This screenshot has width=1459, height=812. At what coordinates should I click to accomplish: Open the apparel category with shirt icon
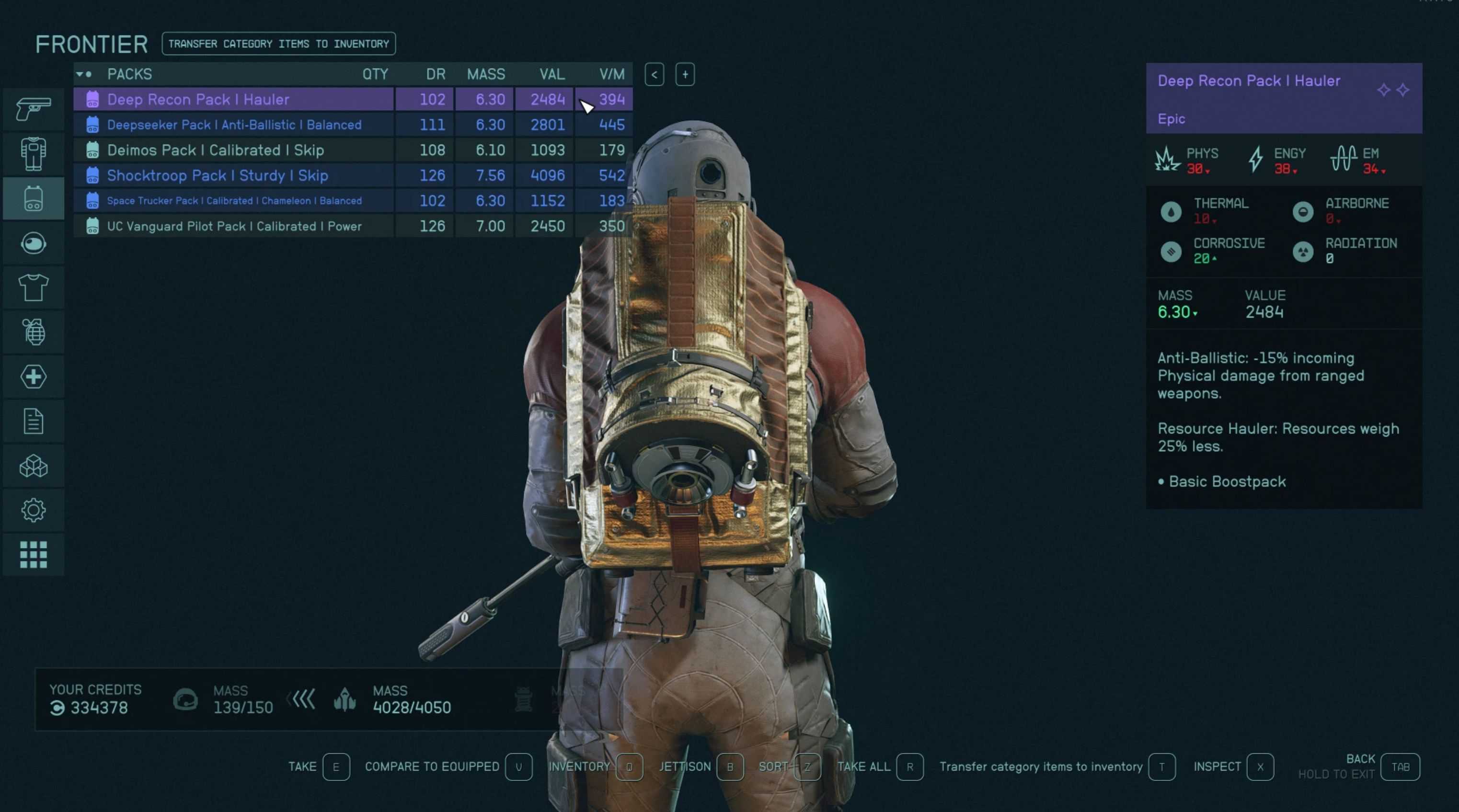click(x=34, y=287)
